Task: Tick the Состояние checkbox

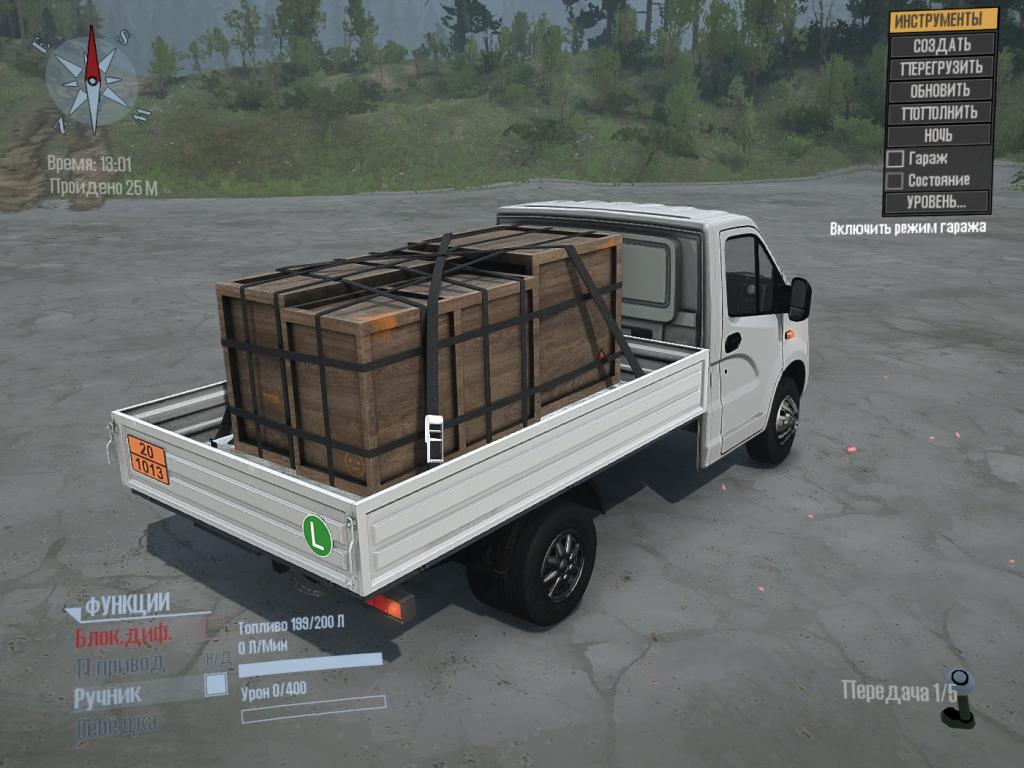Action: tap(896, 181)
